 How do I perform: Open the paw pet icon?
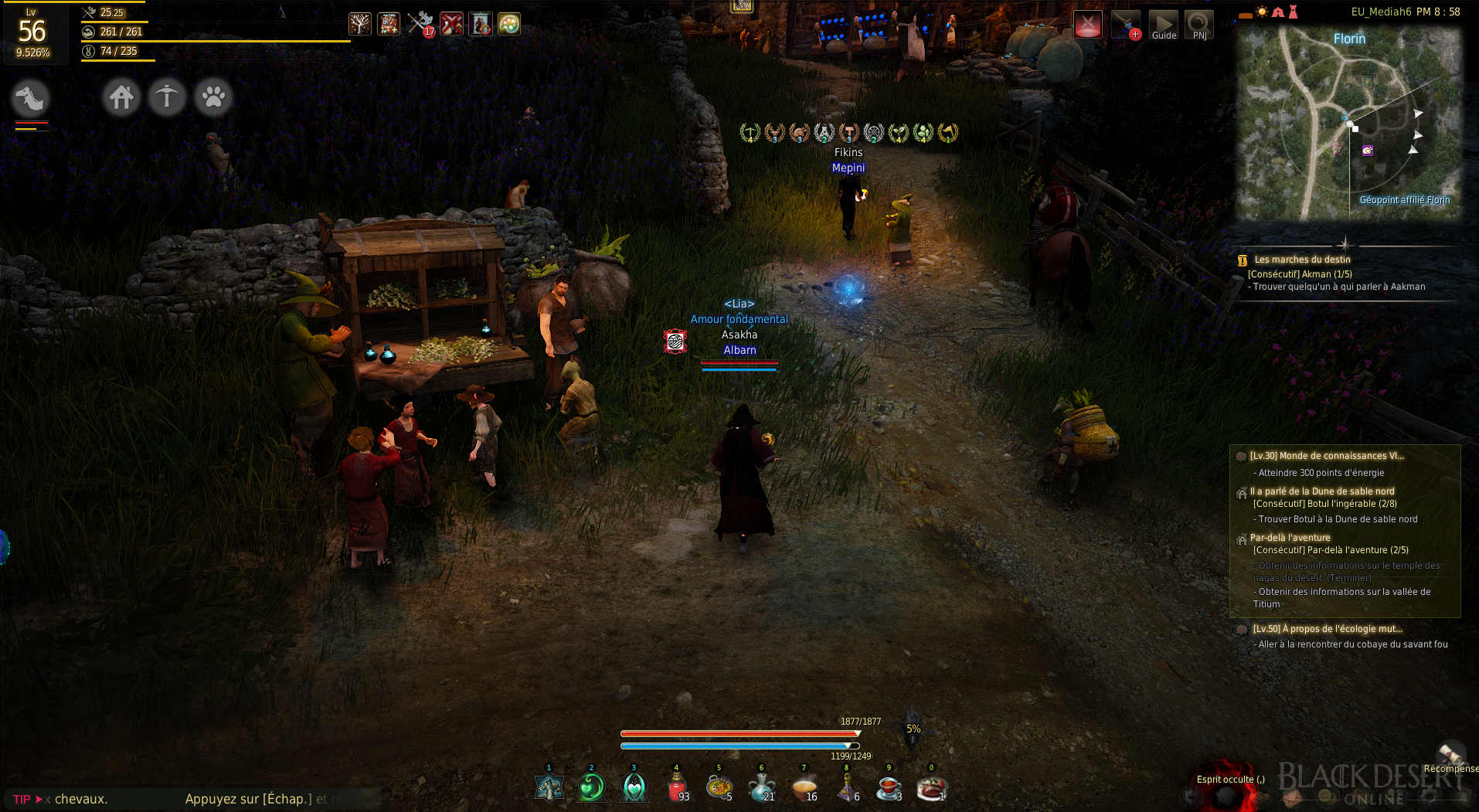pyautogui.click(x=213, y=98)
